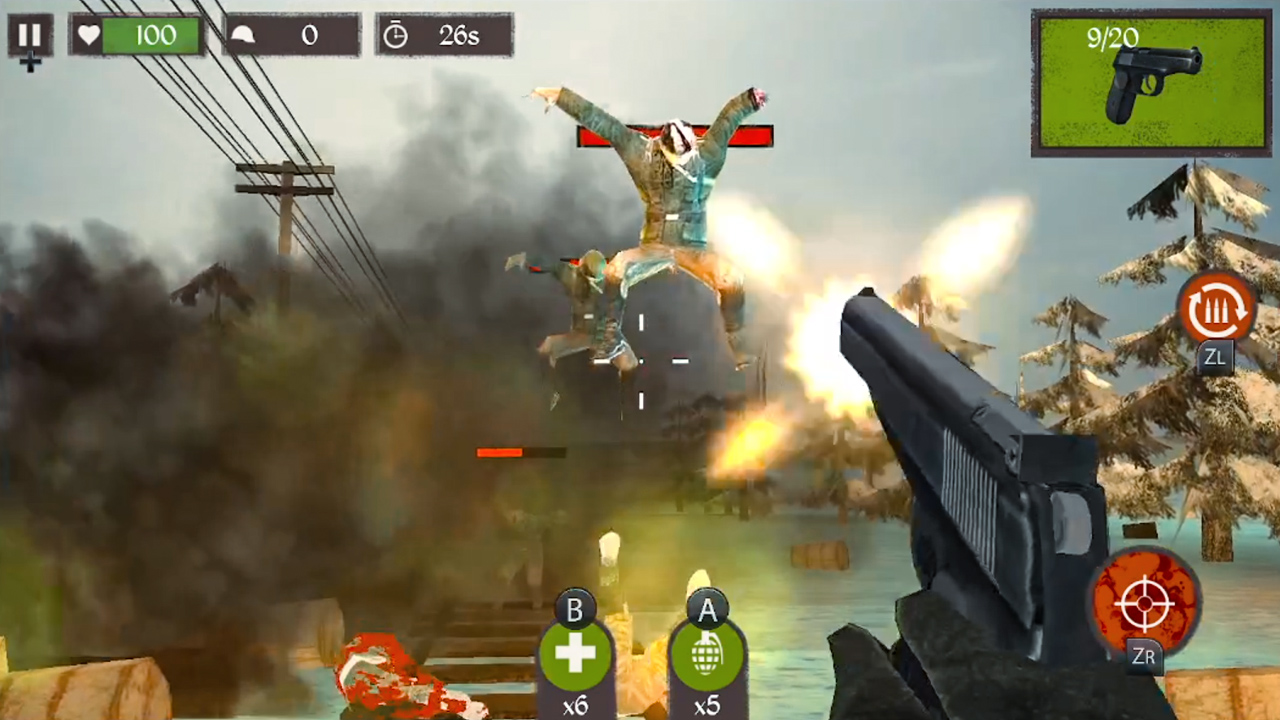Viewport: 1280px width, 720px height.
Task: Select the pistol ammo indicator showing 9/20
Action: [1110, 38]
